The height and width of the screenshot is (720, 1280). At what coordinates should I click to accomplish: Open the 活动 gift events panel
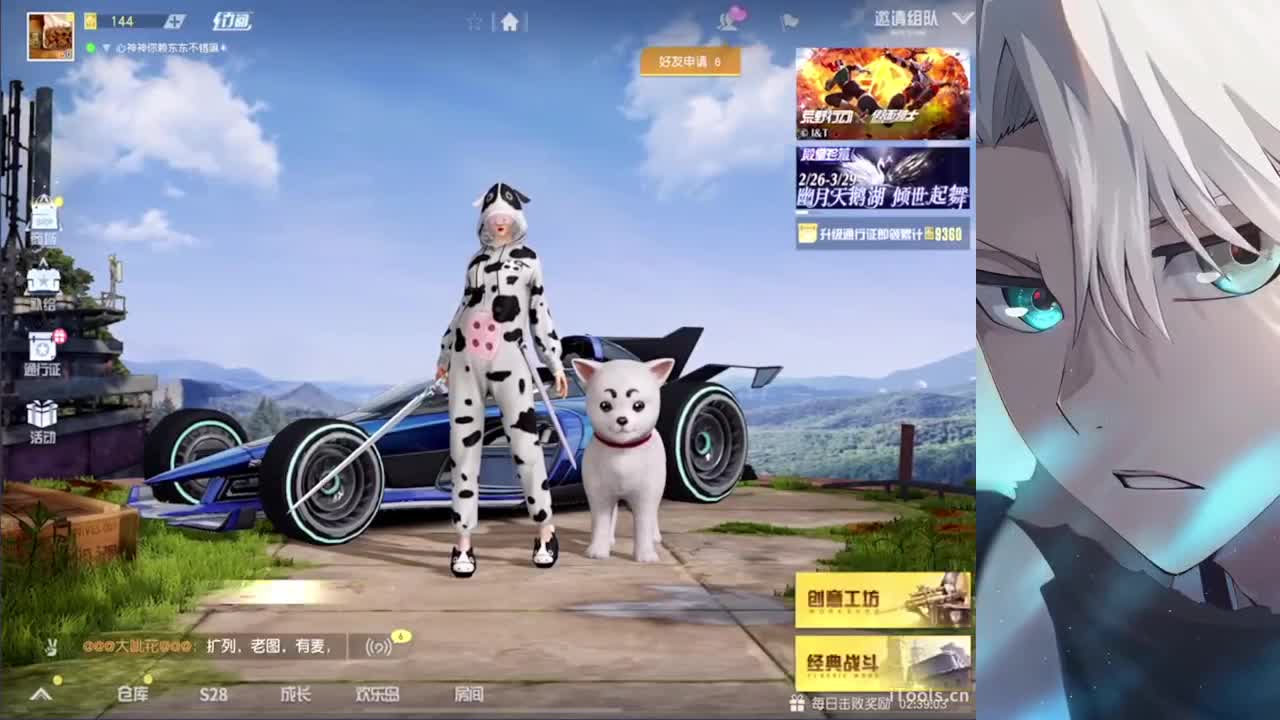click(44, 415)
